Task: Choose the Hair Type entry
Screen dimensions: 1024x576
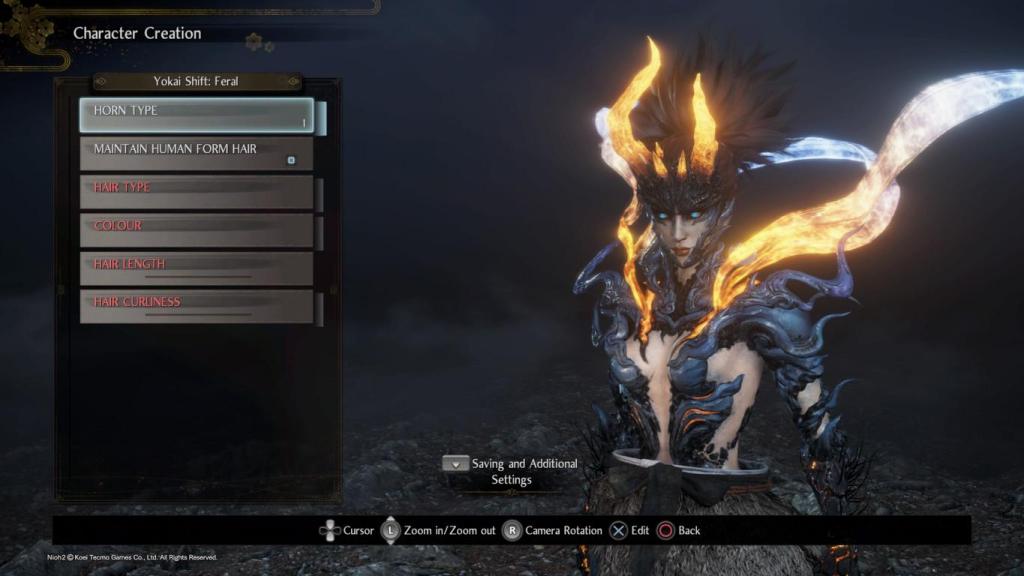Action: 196,192
